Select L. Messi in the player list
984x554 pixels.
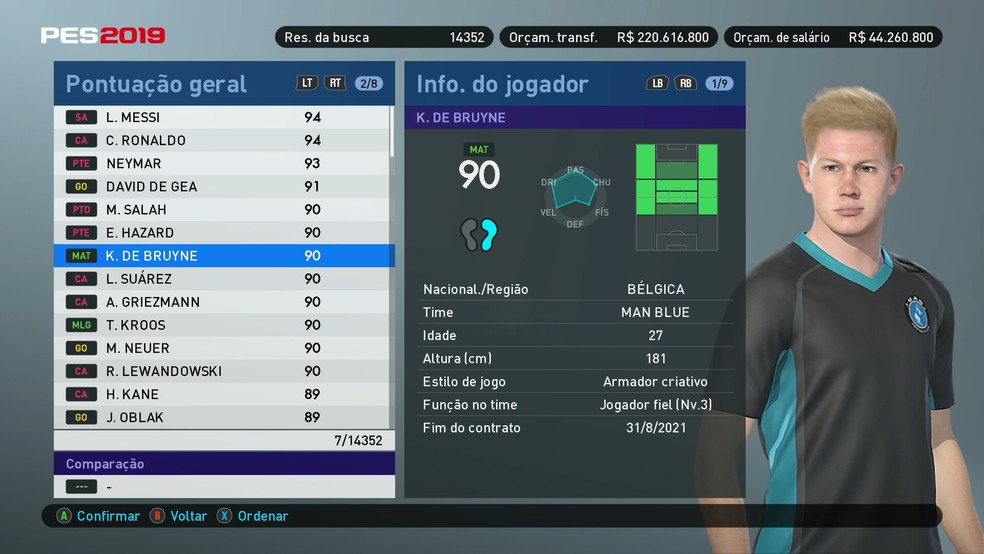220,117
